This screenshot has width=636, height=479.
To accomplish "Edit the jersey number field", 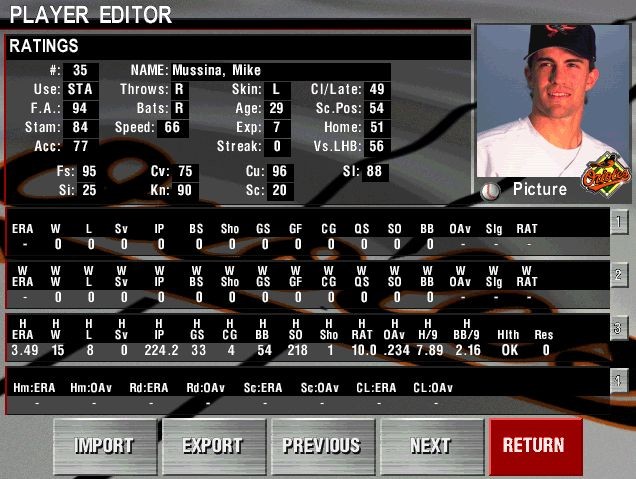I will point(80,70).
